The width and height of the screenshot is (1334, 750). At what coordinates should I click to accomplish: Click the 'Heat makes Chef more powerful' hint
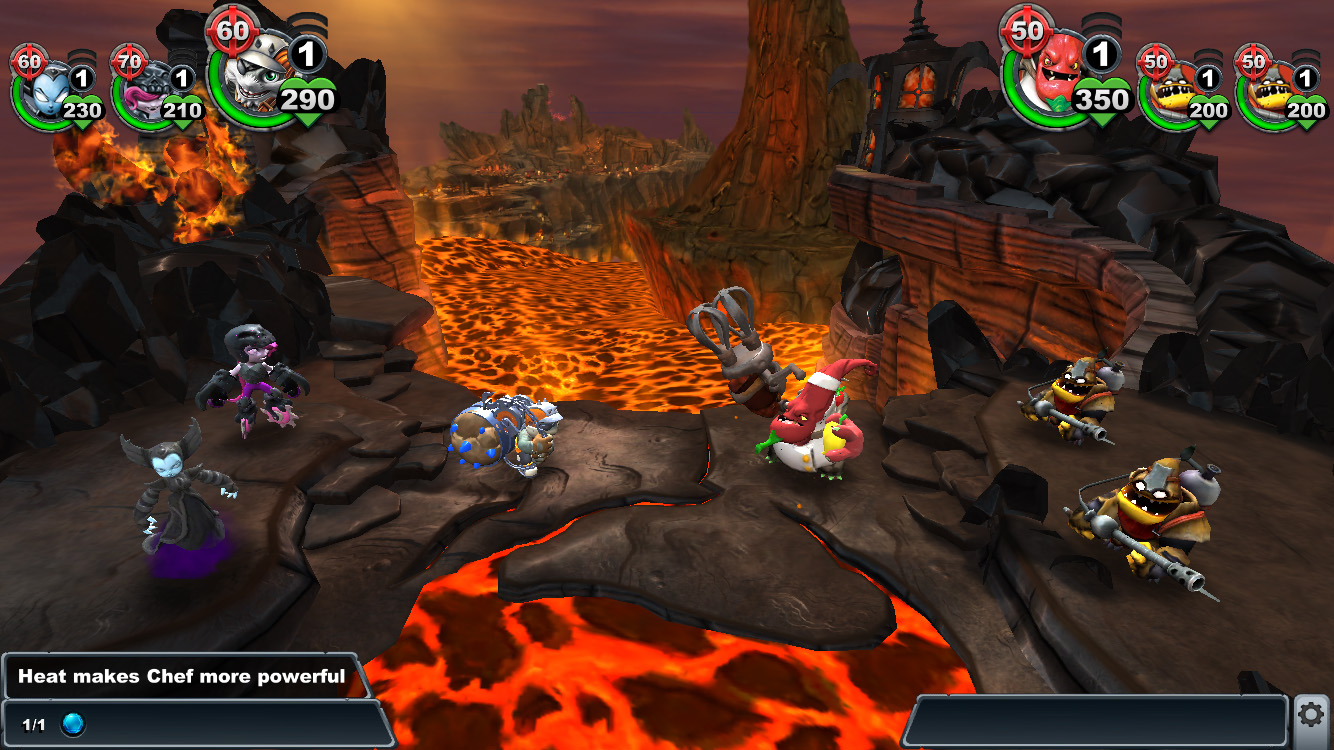182,677
